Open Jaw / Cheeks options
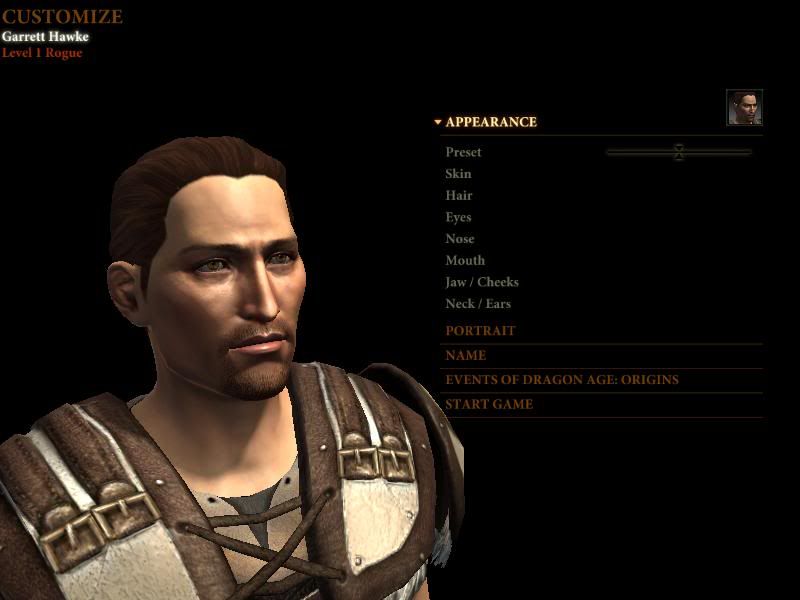The height and width of the screenshot is (600, 800). point(482,283)
